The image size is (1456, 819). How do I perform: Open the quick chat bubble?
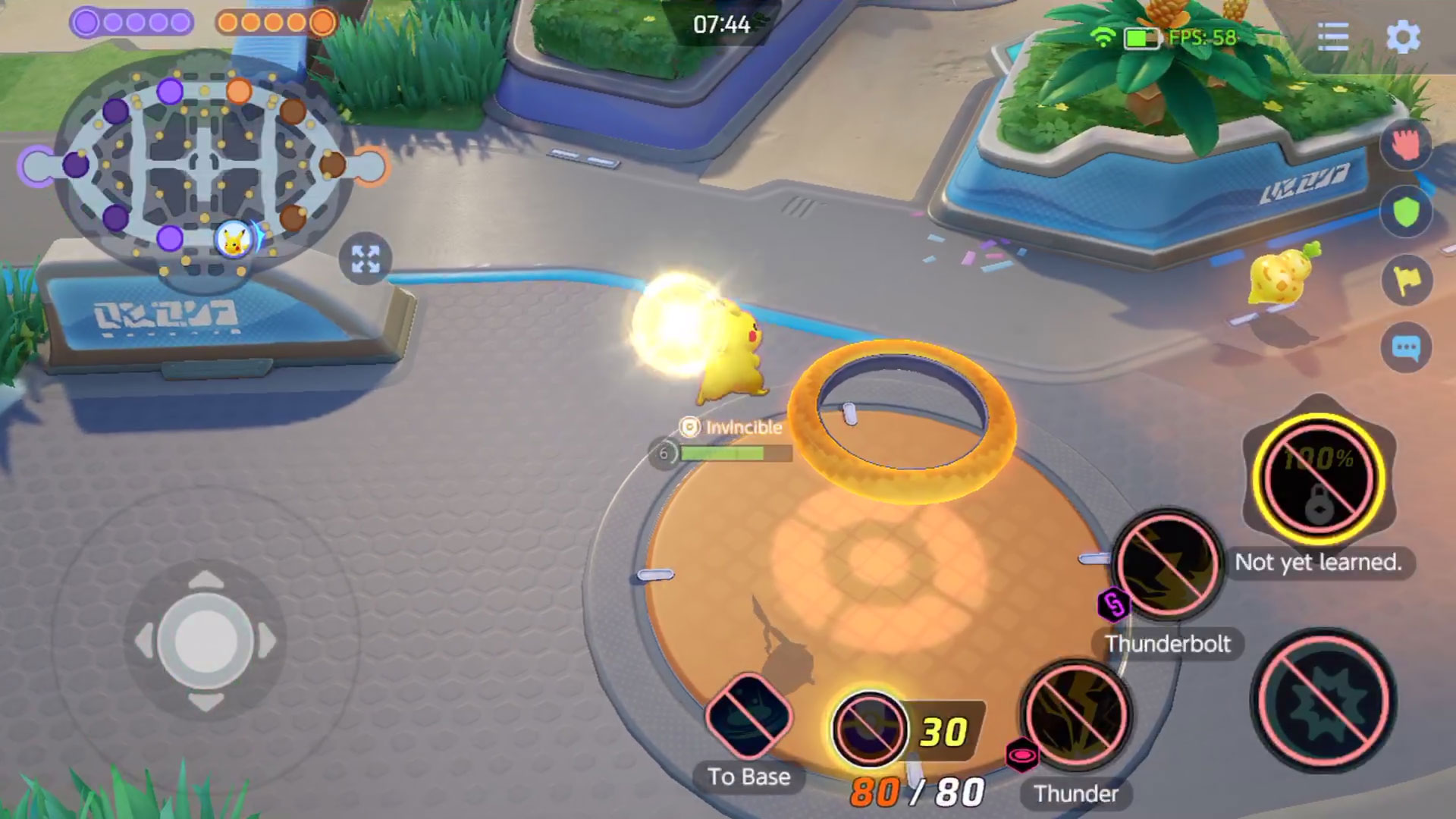[1407, 348]
